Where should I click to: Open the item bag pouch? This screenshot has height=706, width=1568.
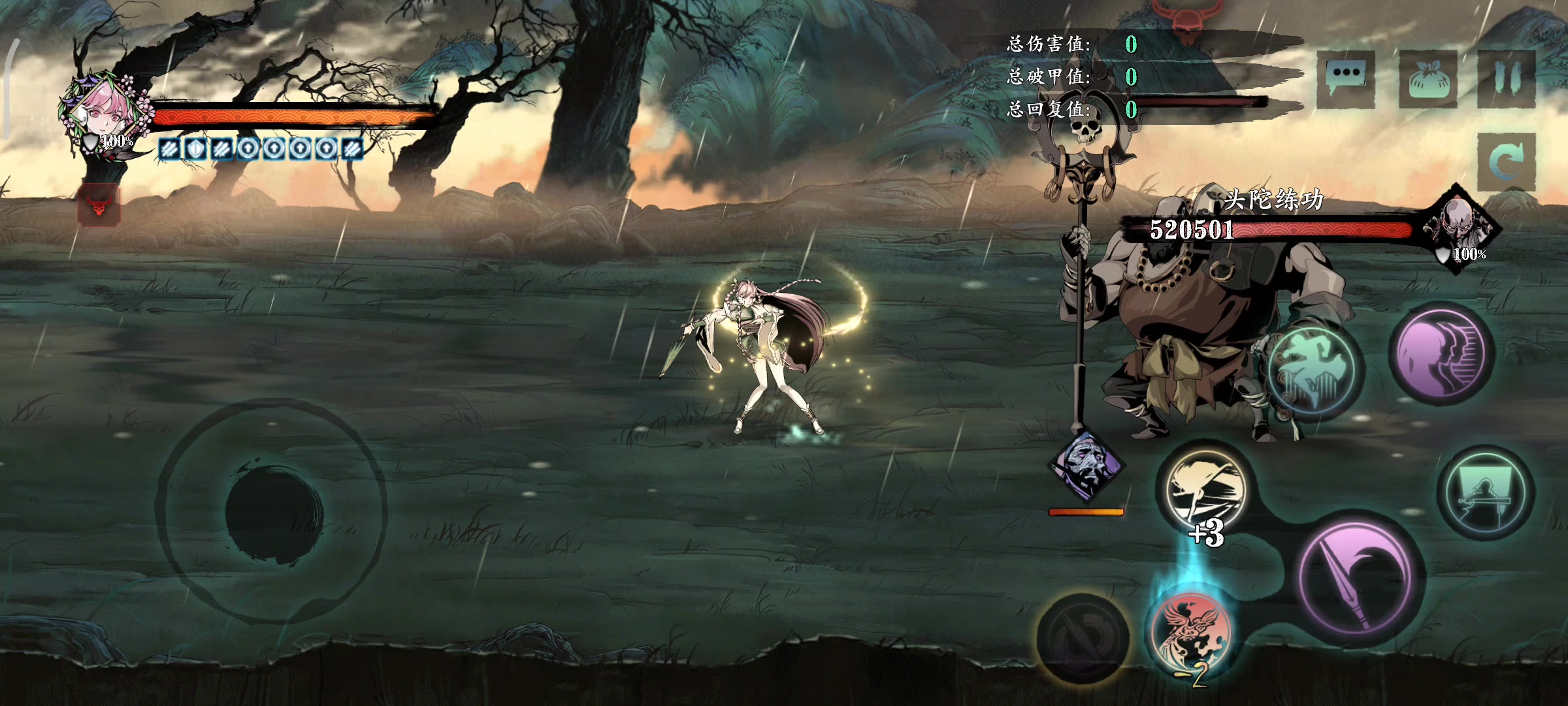[x=1428, y=79]
